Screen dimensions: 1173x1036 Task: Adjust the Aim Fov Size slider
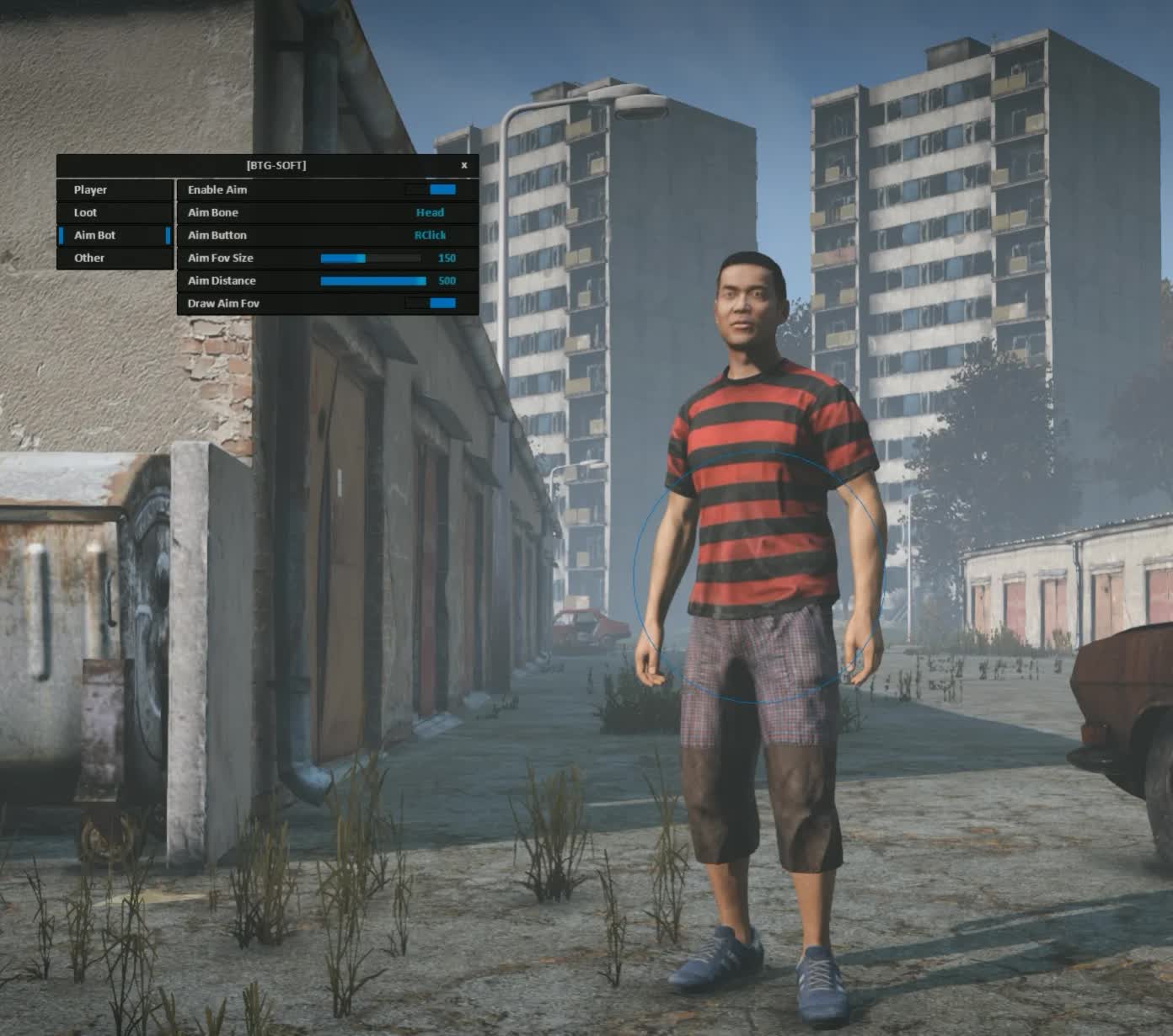pos(371,259)
